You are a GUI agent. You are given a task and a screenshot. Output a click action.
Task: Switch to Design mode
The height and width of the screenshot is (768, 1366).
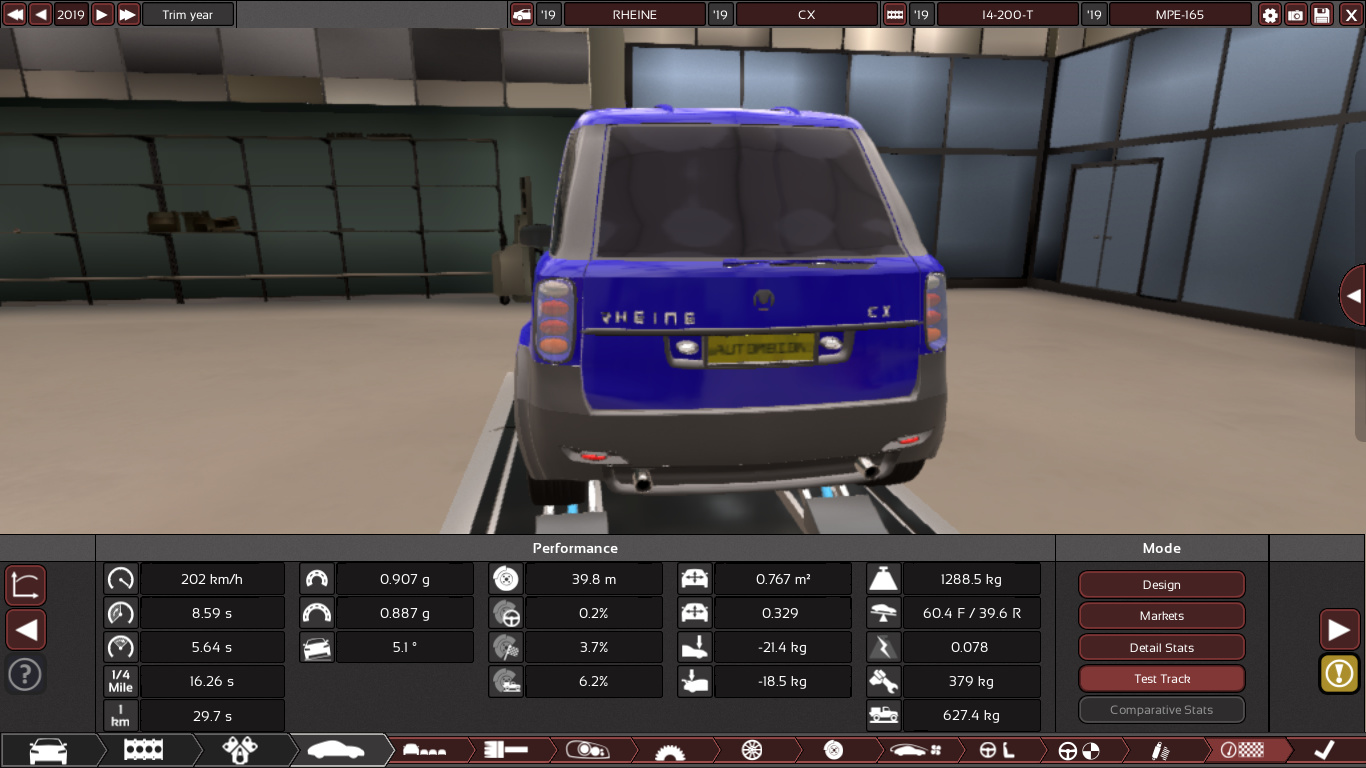point(1161,585)
